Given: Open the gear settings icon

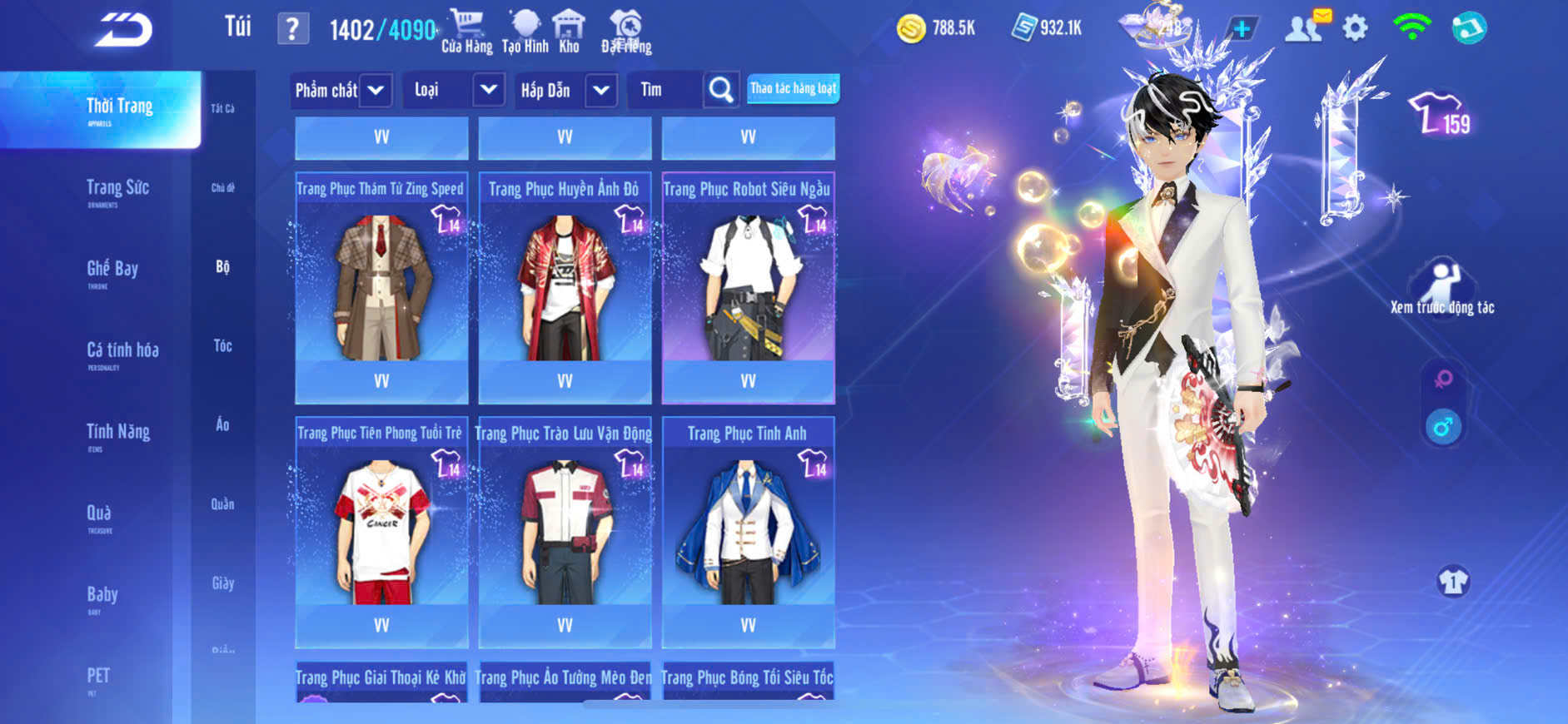Looking at the screenshot, I should tap(1355, 29).
